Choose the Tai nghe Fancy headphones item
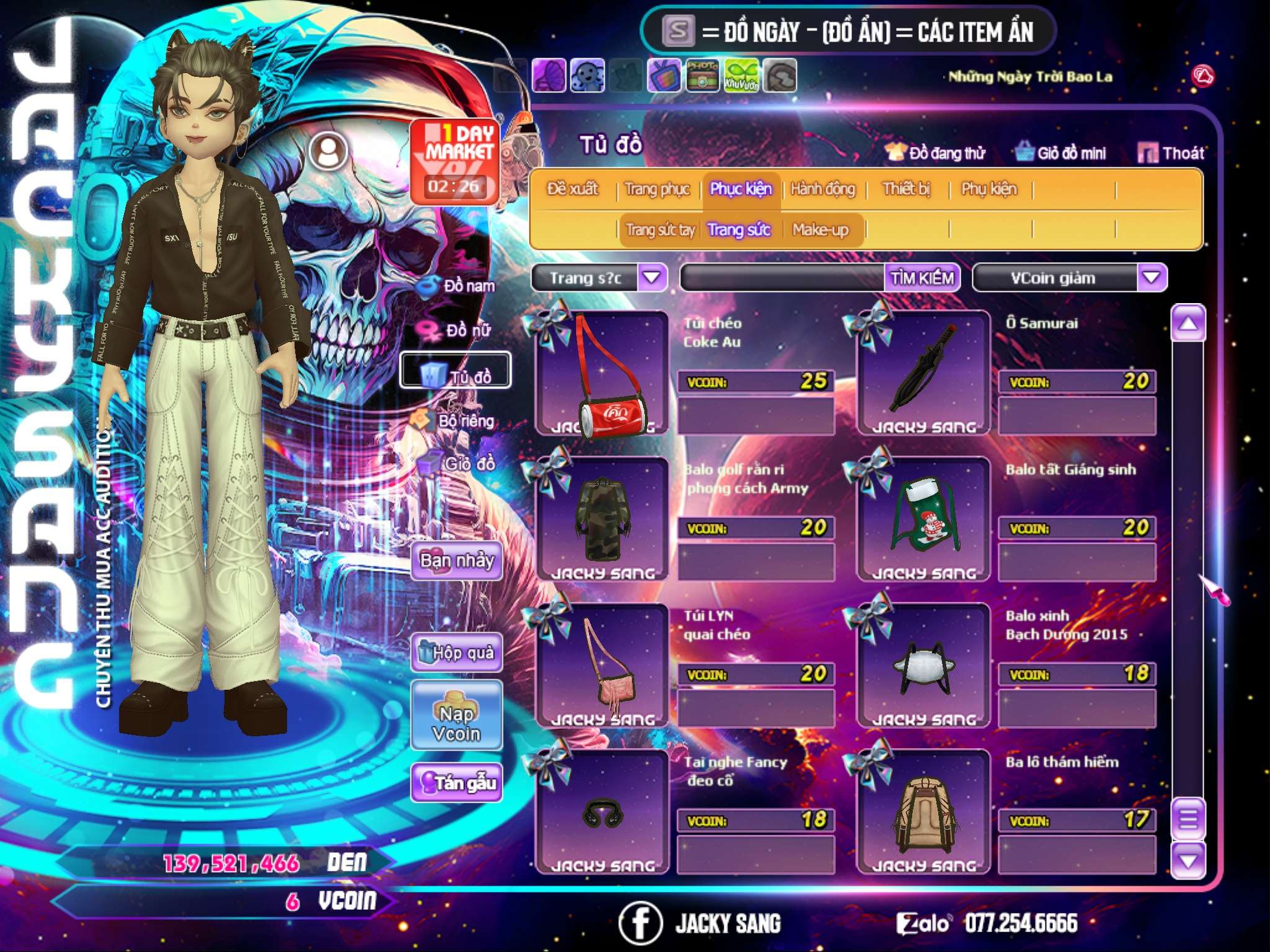This screenshot has height=952, width=1270. point(601,812)
